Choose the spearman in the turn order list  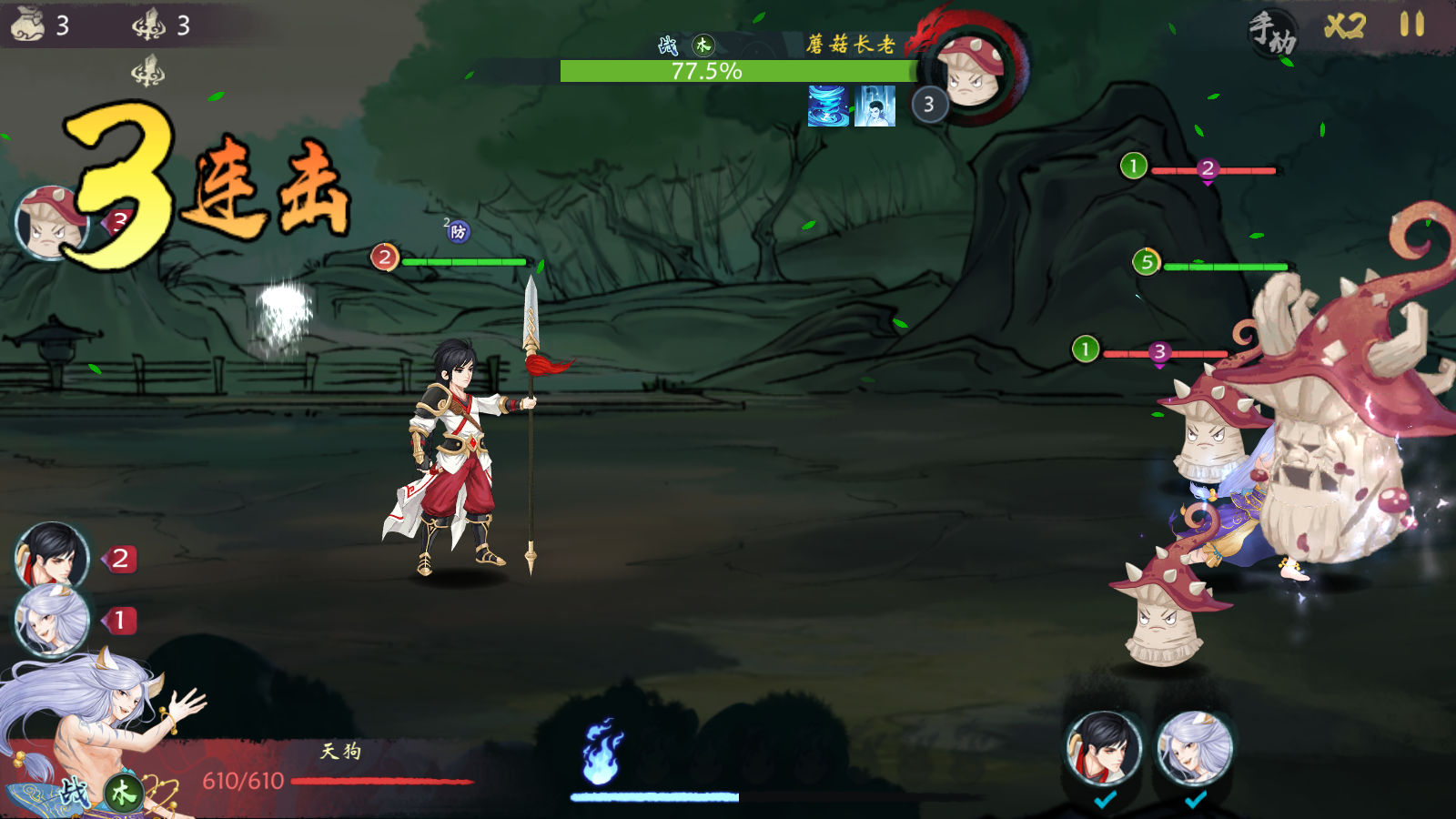(x=52, y=557)
